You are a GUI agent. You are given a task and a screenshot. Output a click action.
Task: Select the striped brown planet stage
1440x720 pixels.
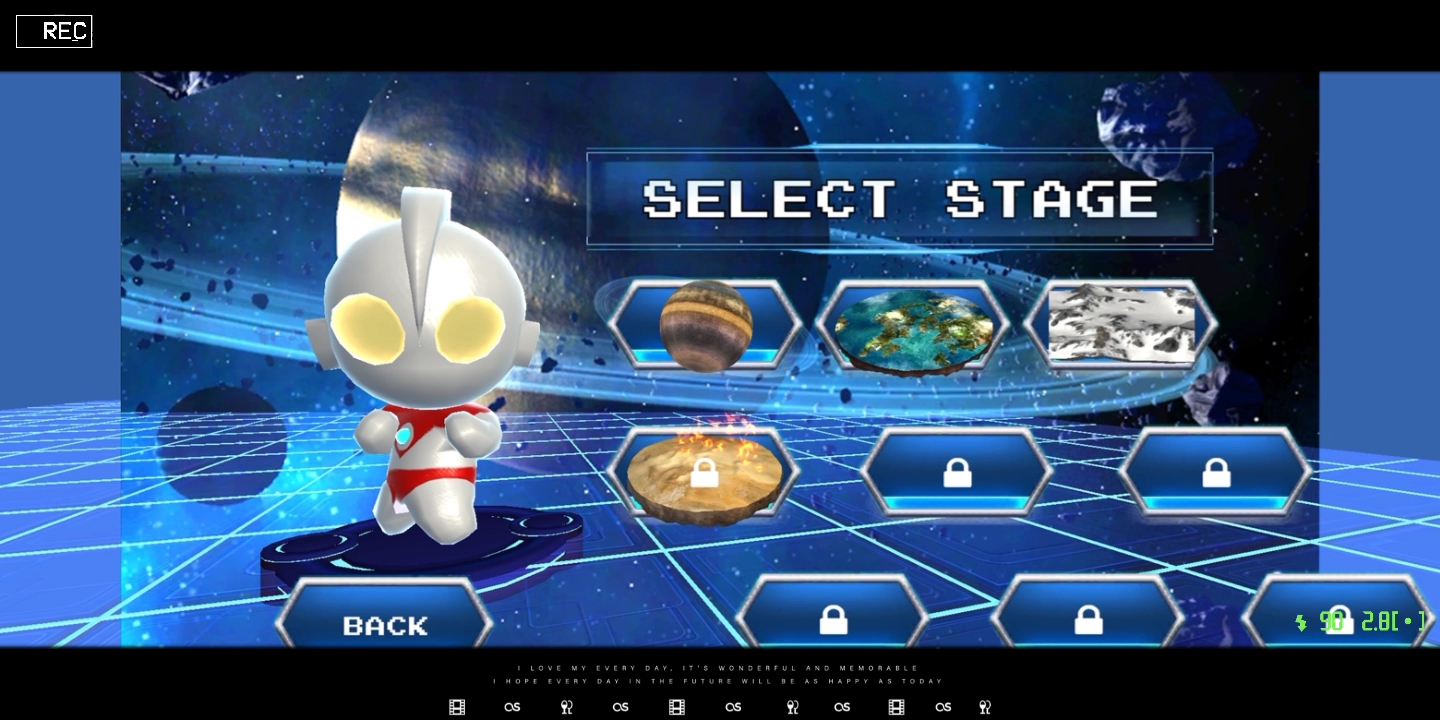pyautogui.click(x=706, y=325)
